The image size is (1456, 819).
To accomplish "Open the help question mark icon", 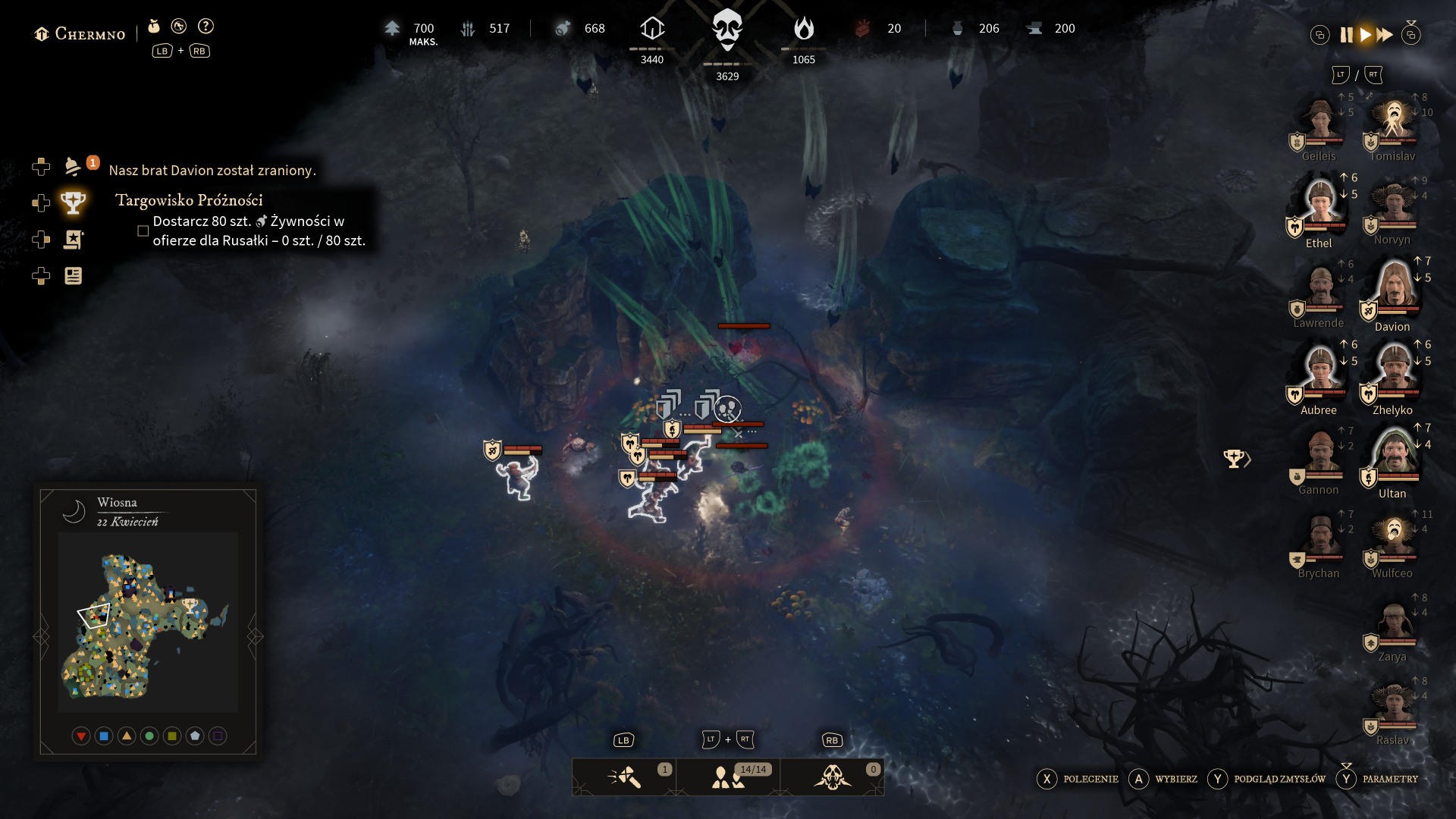I will coord(206,27).
